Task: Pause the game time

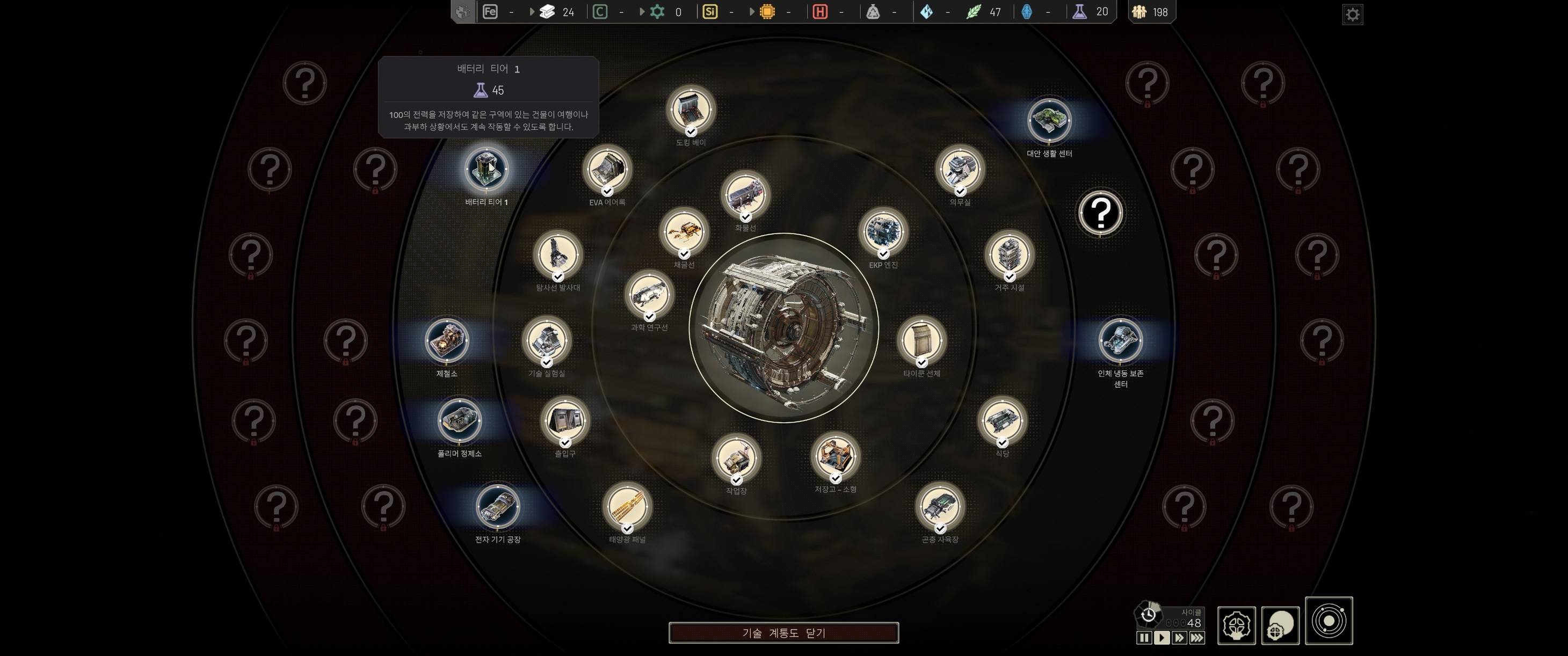Action: point(1144,638)
